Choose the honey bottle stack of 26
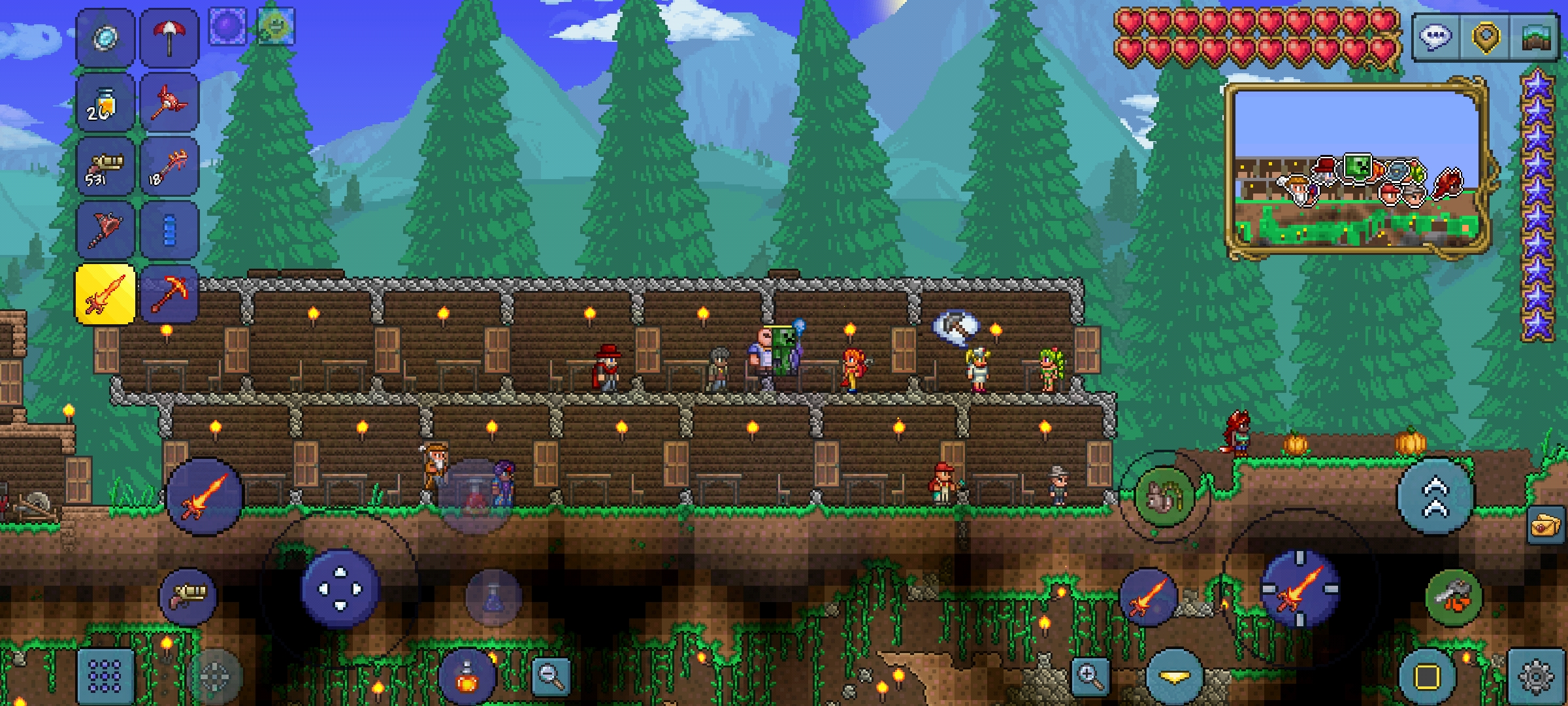The image size is (1568, 706). (105, 103)
